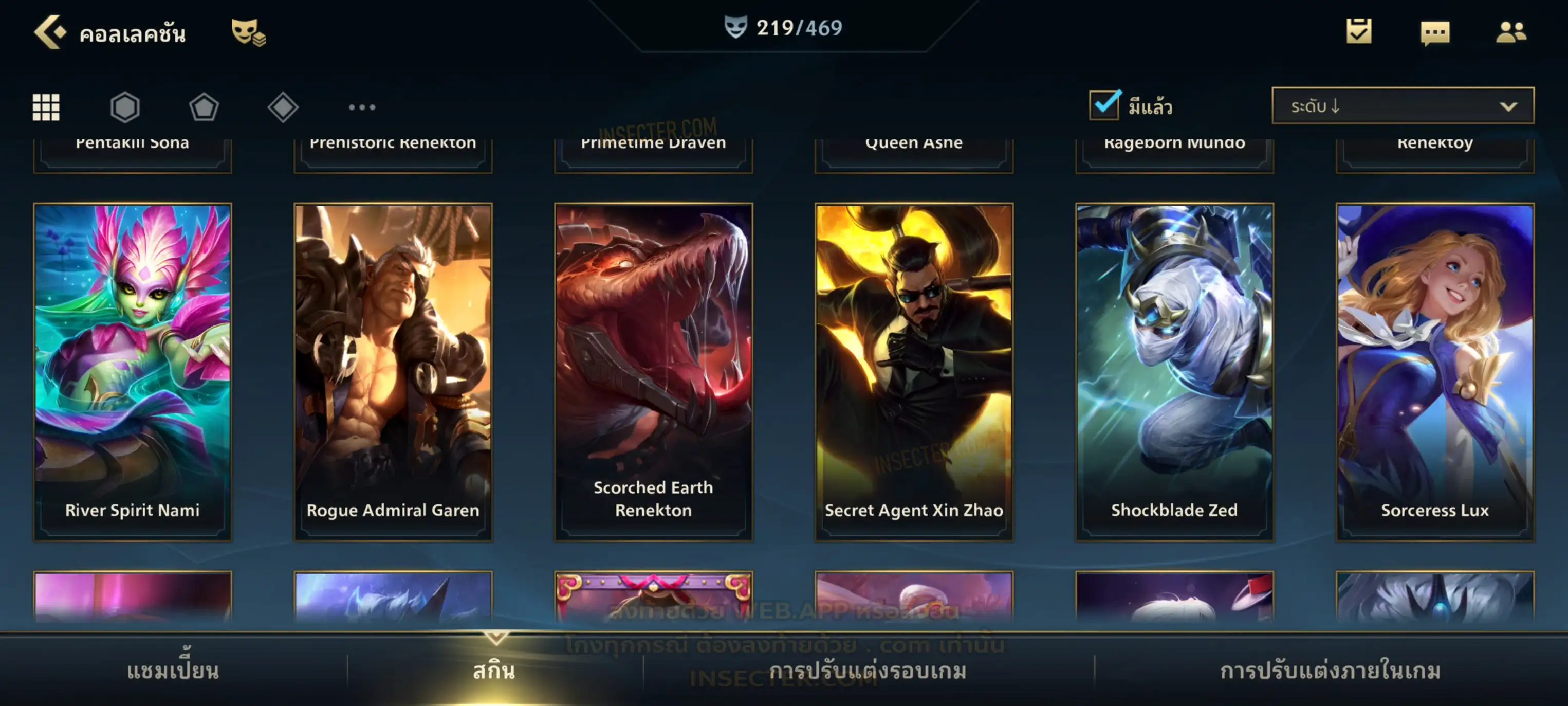Filter skins by diamond rarity icon
This screenshot has height=706, width=1568.
tap(283, 107)
